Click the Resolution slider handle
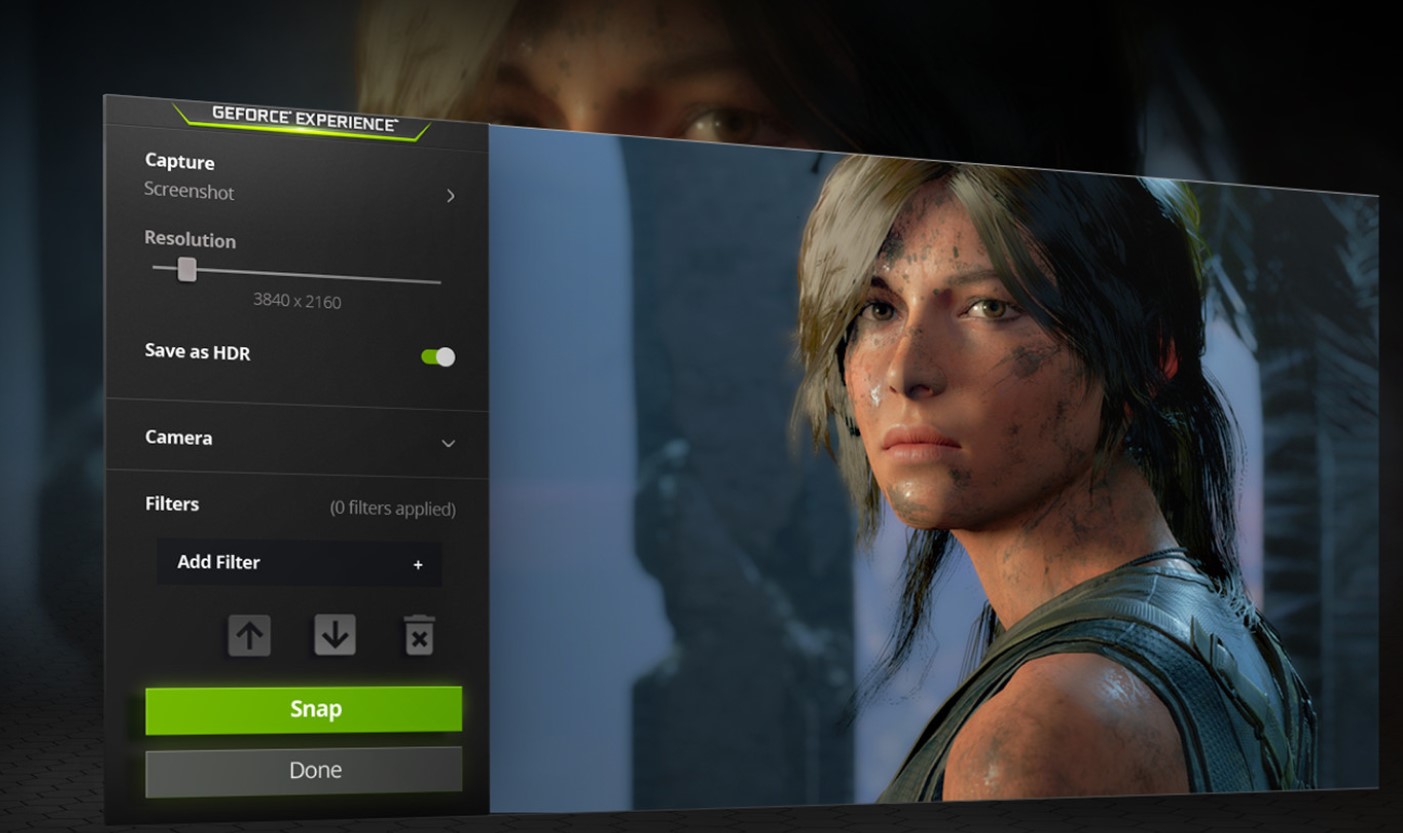This screenshot has height=833, width=1403. pyautogui.click(x=187, y=270)
